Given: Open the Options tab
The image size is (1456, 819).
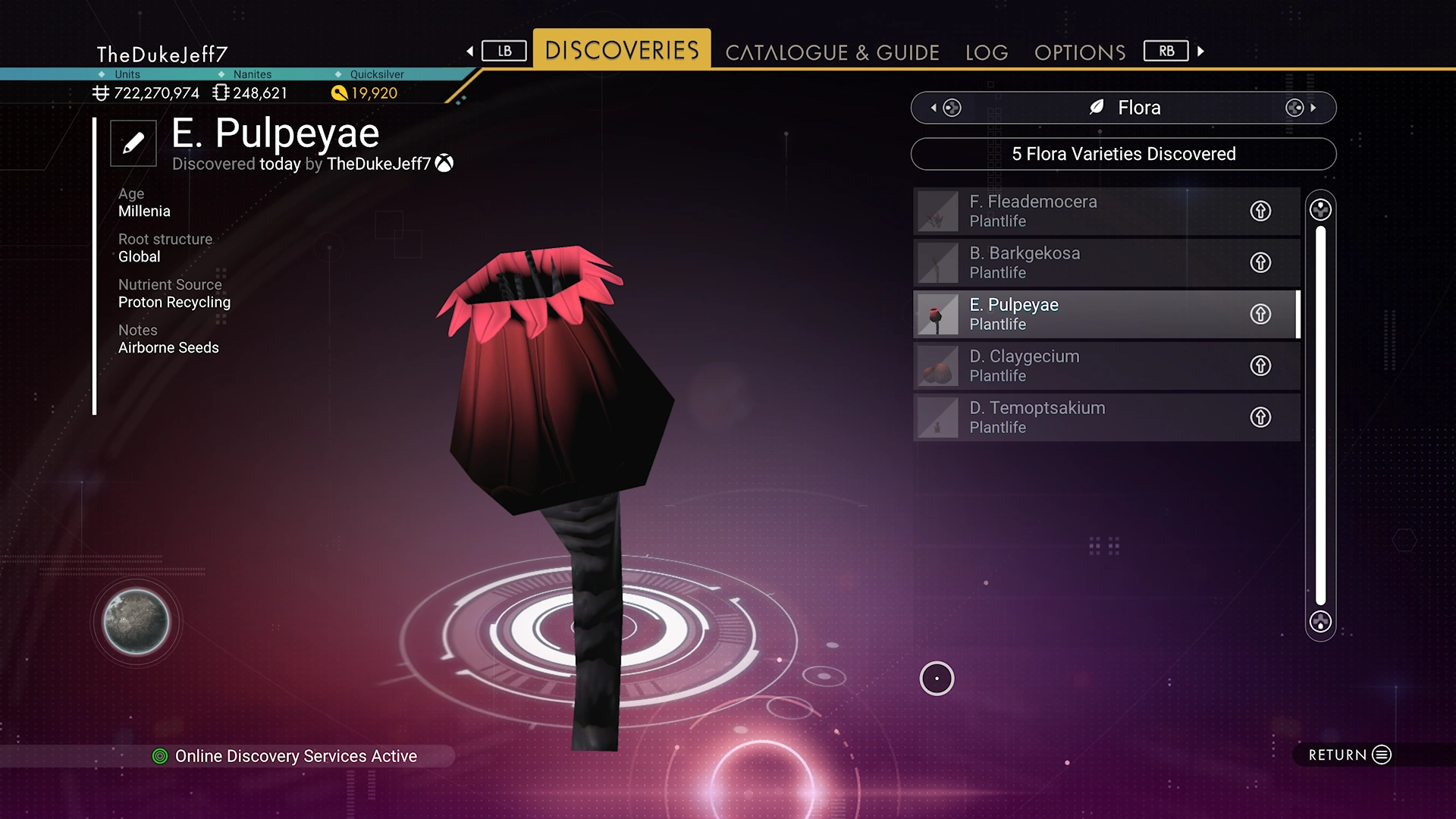Looking at the screenshot, I should tap(1080, 52).
